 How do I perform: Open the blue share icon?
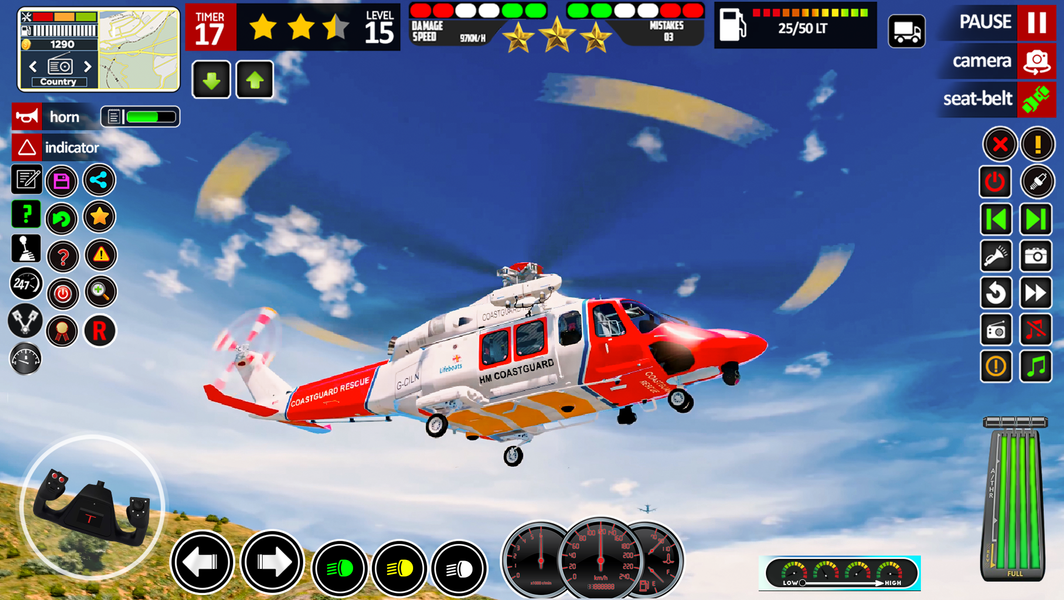coord(99,181)
